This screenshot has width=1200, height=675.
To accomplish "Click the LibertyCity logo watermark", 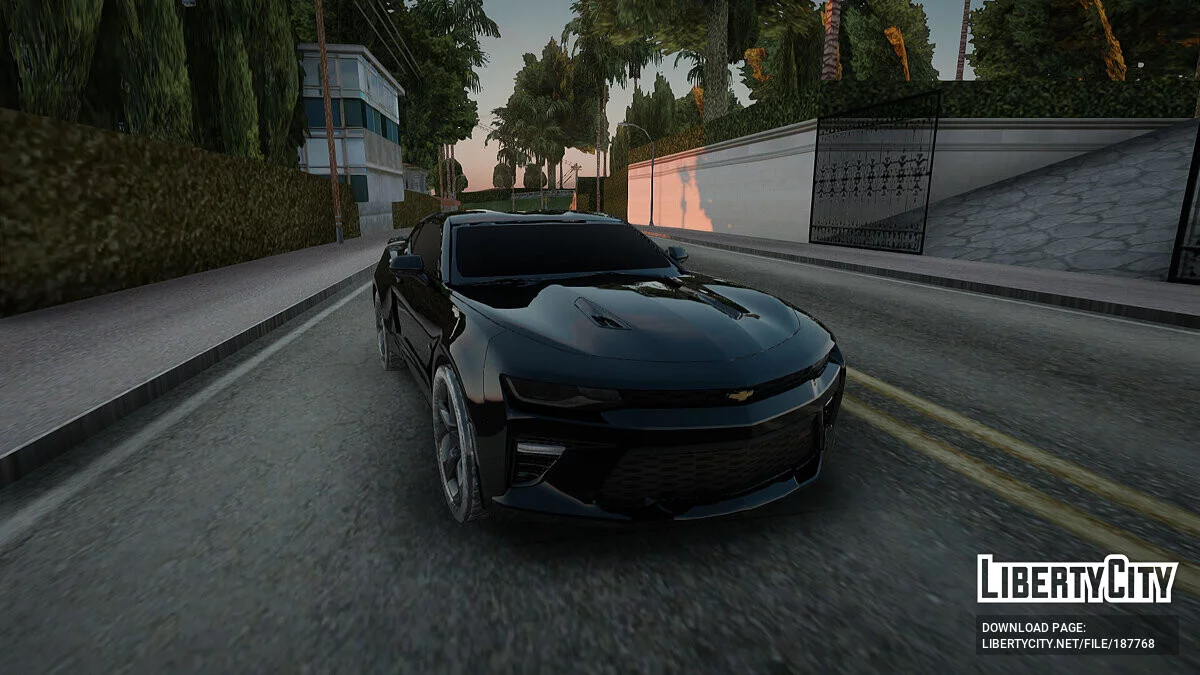I will pyautogui.click(x=1077, y=579).
